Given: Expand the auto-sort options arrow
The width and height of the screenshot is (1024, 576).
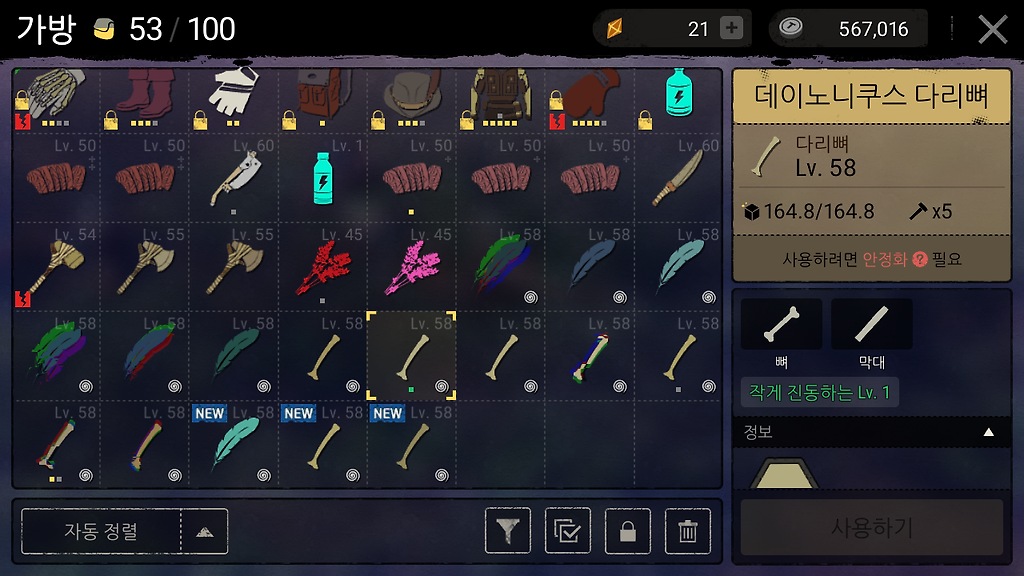Looking at the screenshot, I should pos(204,531).
